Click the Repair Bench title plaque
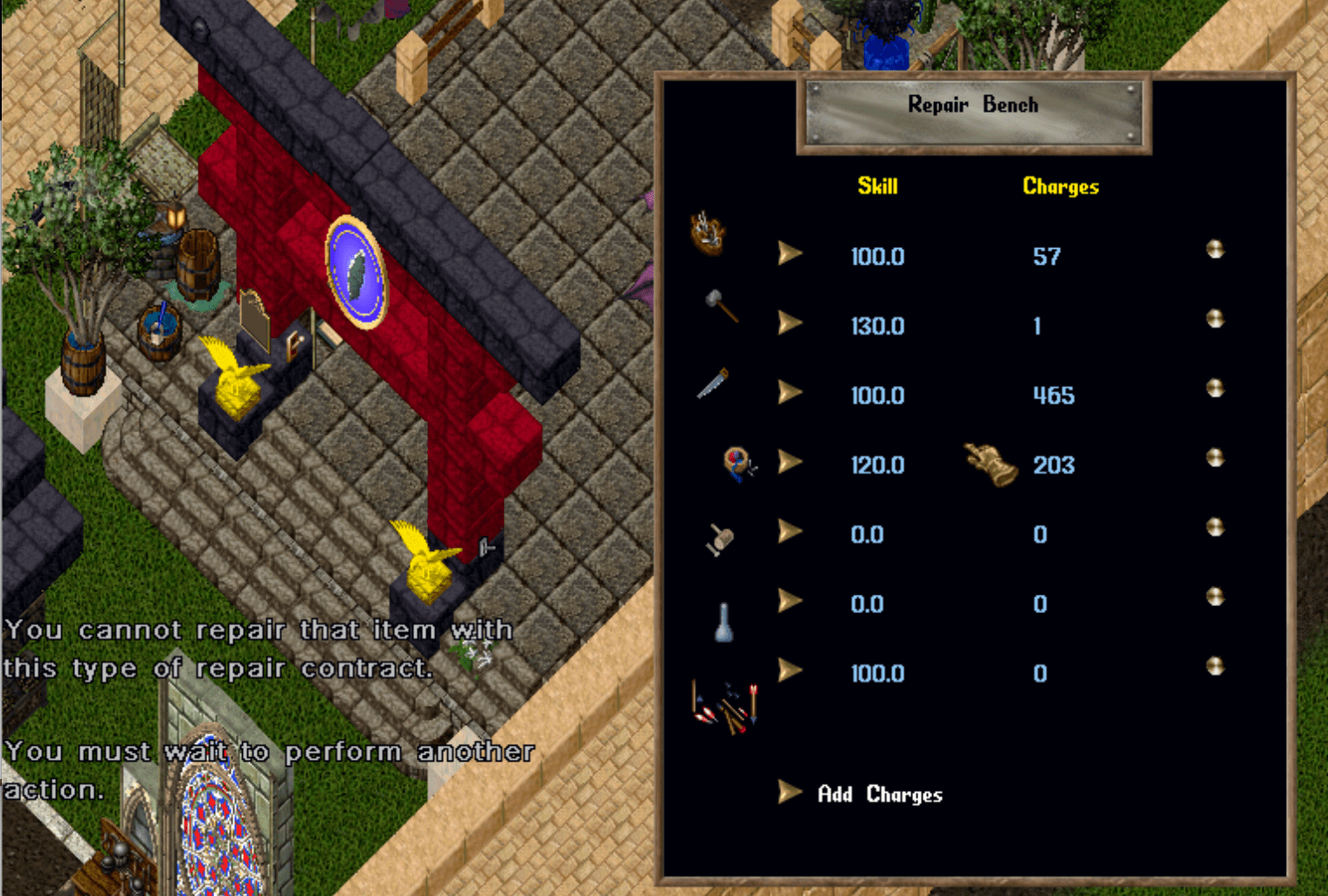1328x896 pixels. click(972, 107)
